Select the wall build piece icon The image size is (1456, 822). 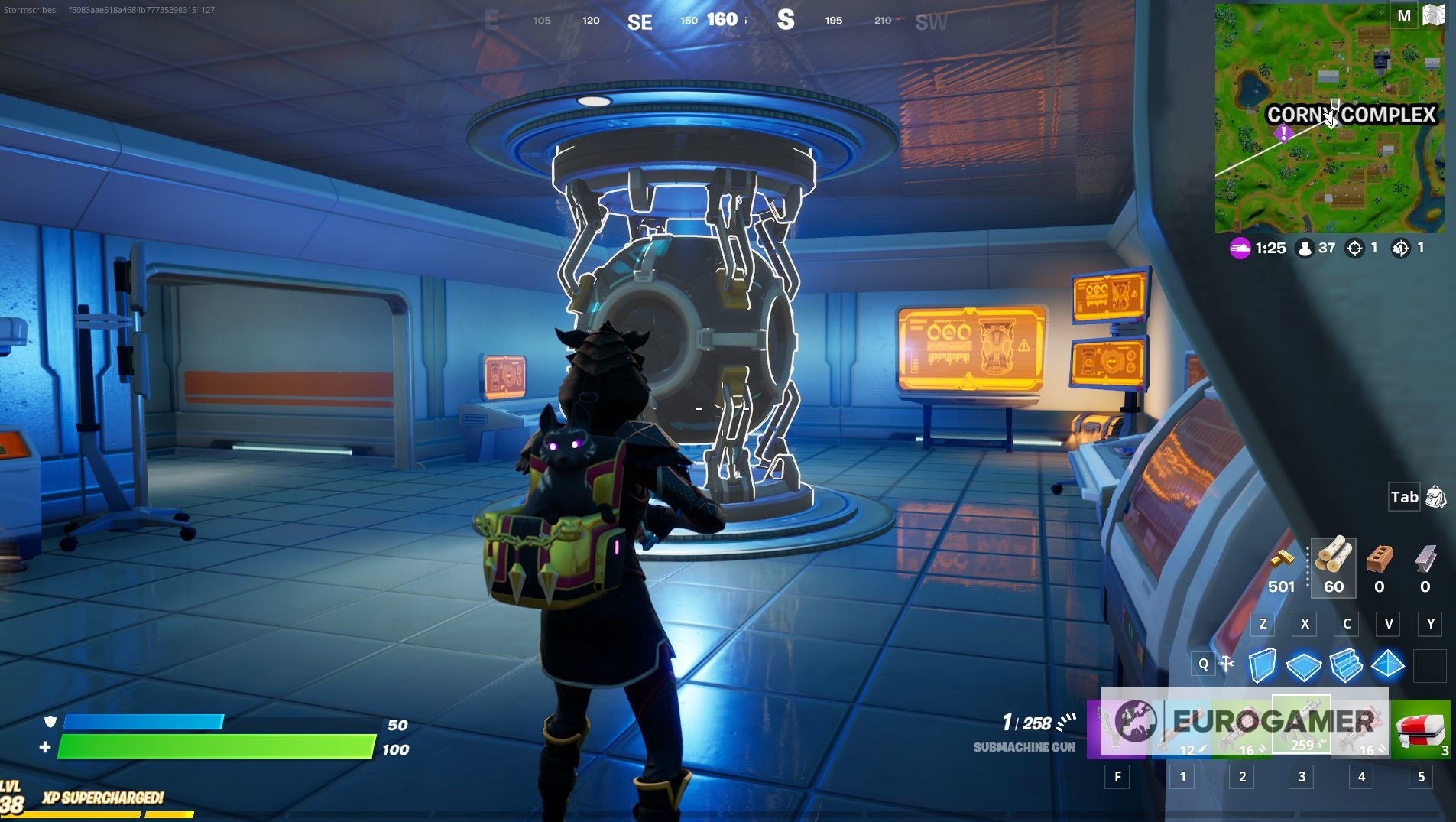[x=1263, y=666]
